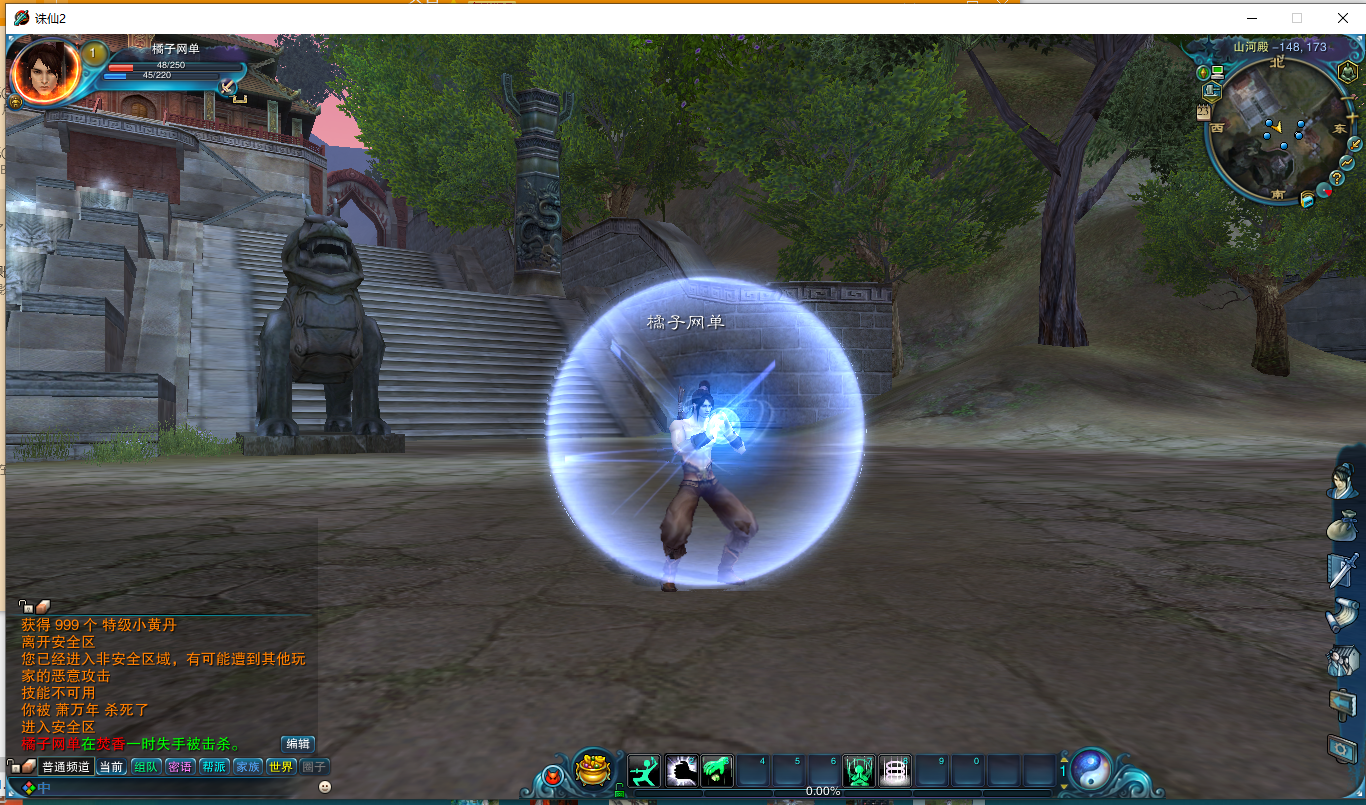Toggle the chat window lock icon

[x=27, y=606]
